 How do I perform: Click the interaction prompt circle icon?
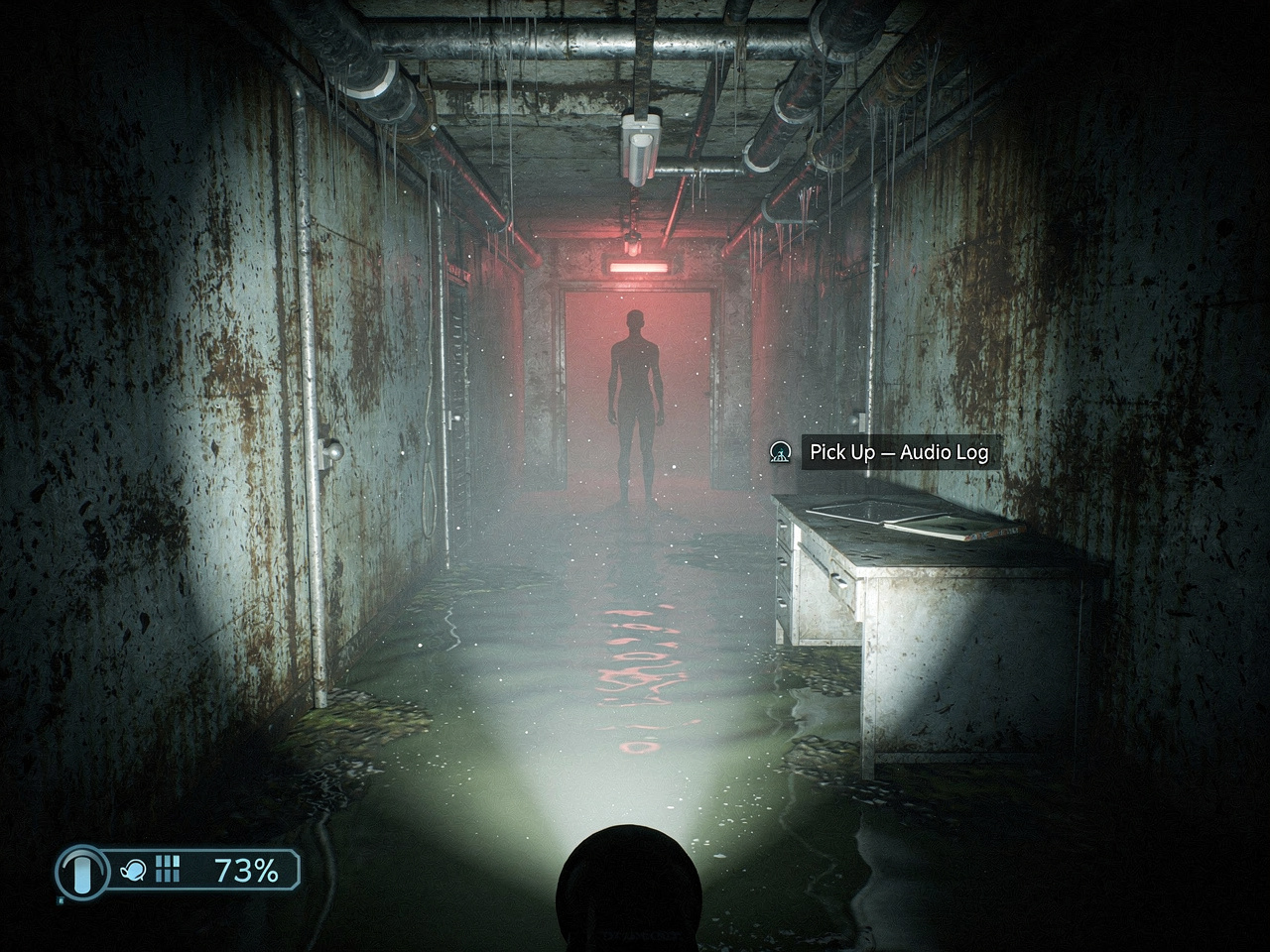(x=783, y=452)
